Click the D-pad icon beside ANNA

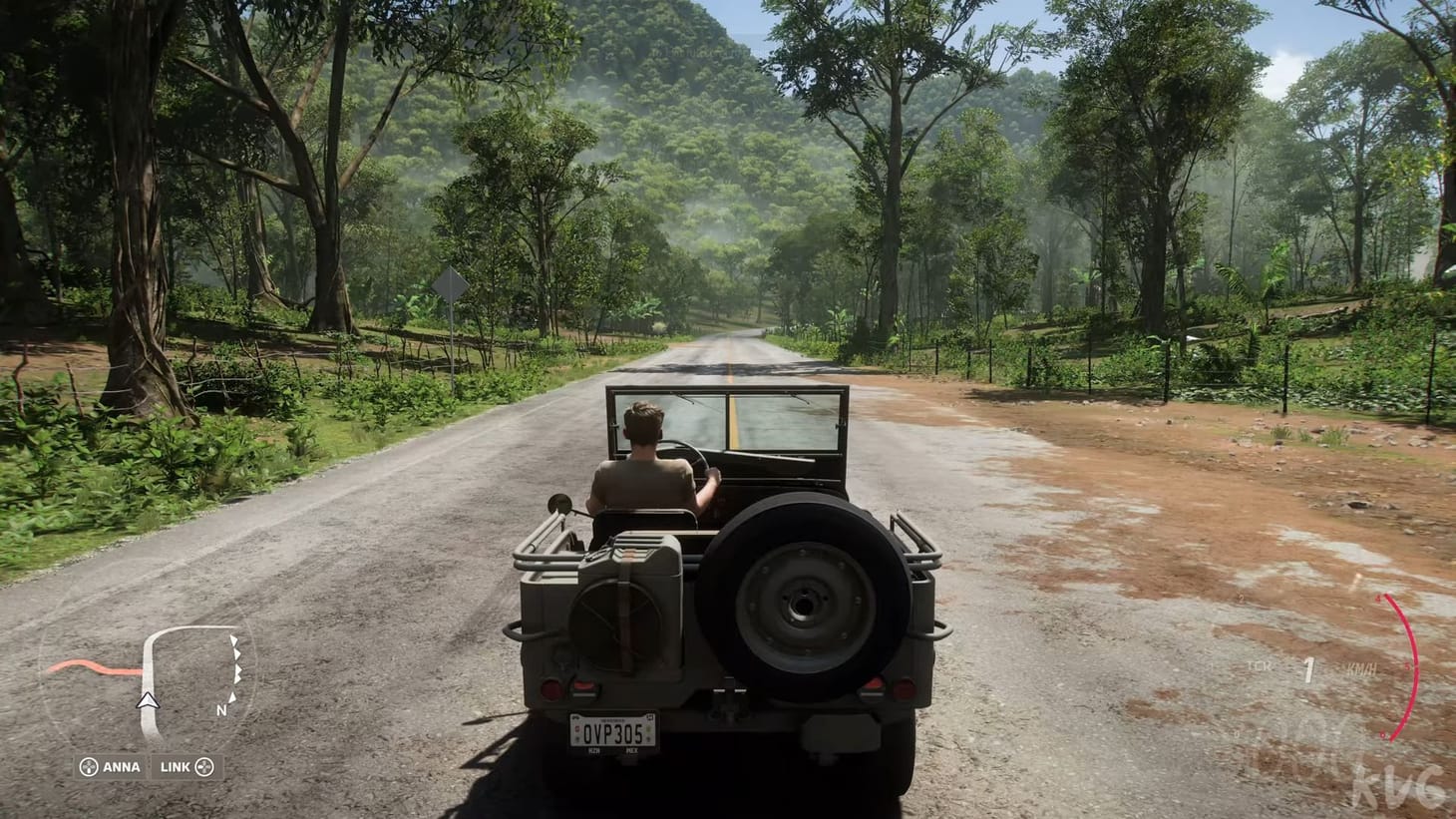pyautogui.click(x=89, y=766)
